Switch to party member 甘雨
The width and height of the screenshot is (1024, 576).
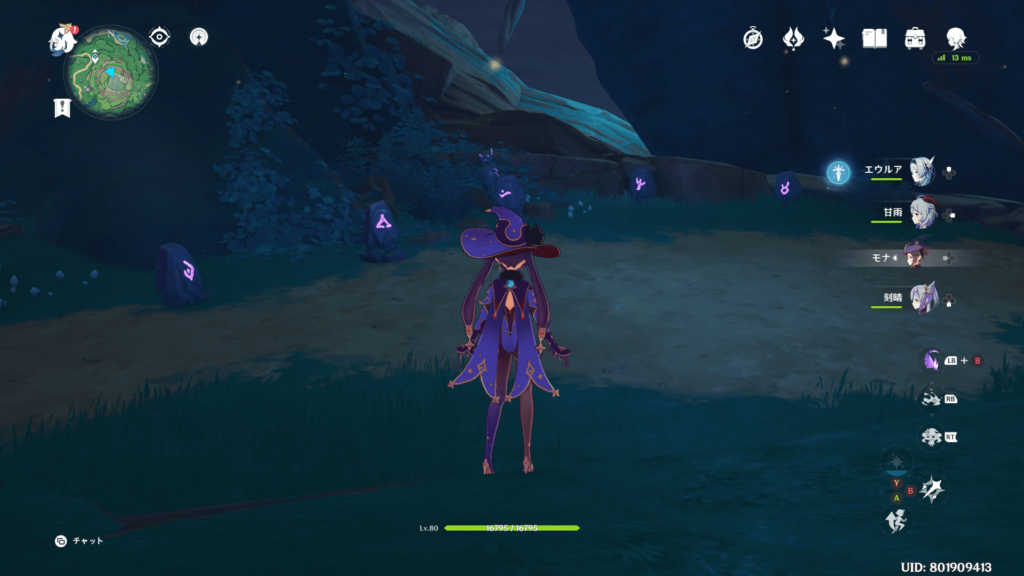click(x=921, y=214)
